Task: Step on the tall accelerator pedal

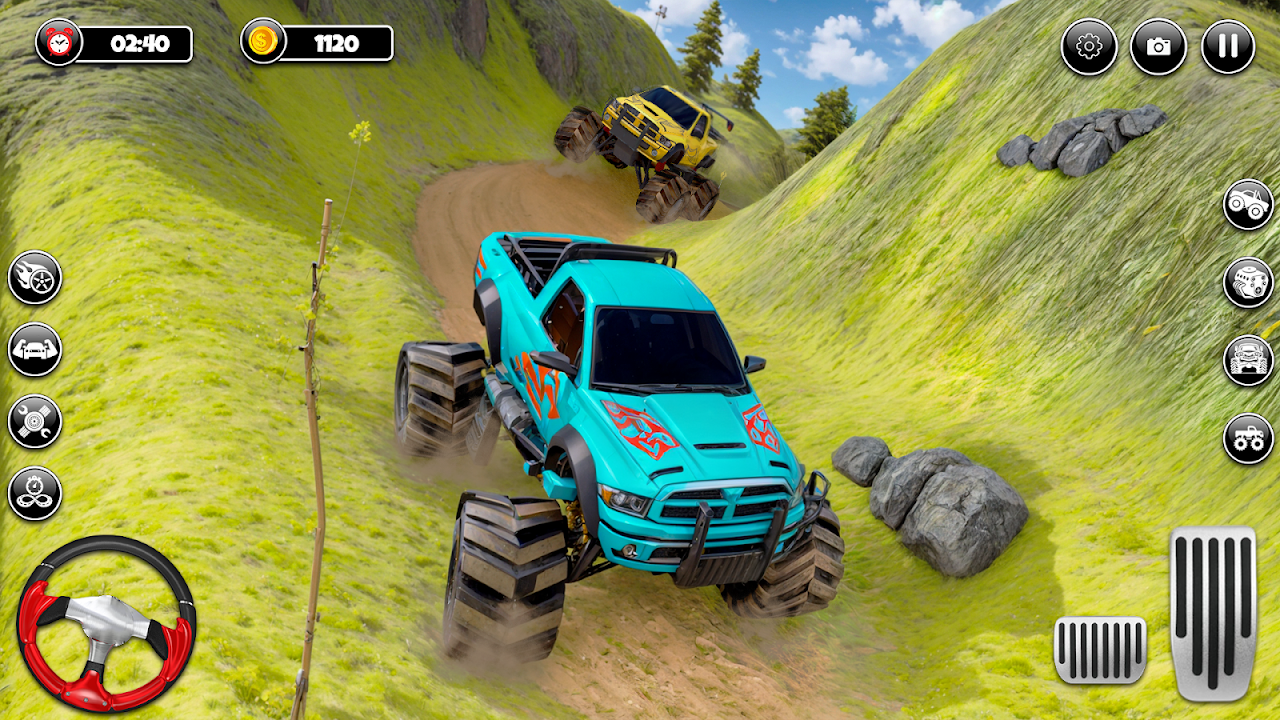Action: [1213, 613]
